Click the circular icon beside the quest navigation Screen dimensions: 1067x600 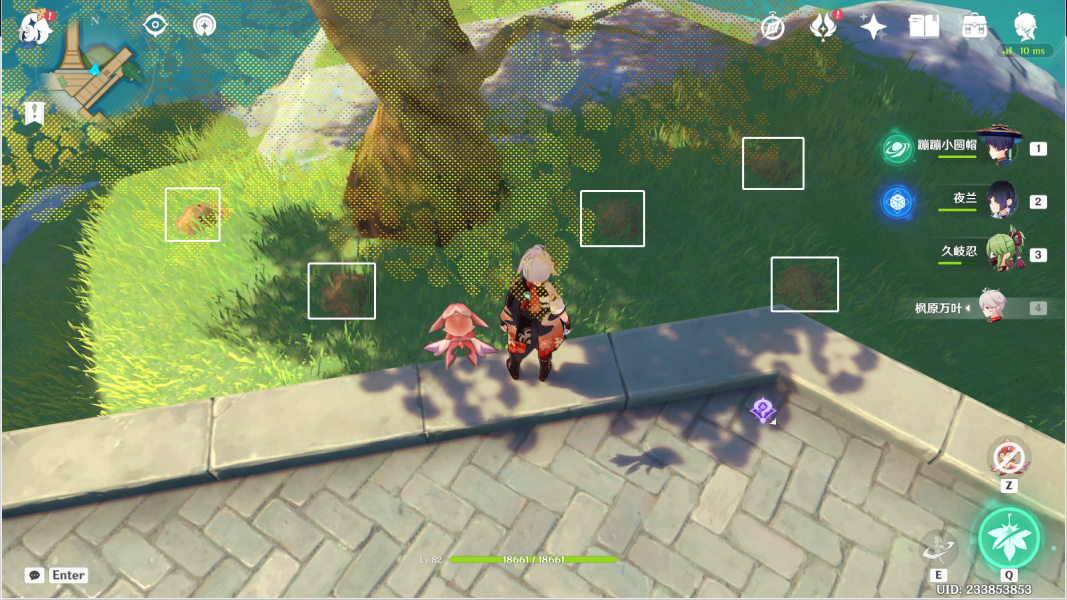click(x=204, y=25)
